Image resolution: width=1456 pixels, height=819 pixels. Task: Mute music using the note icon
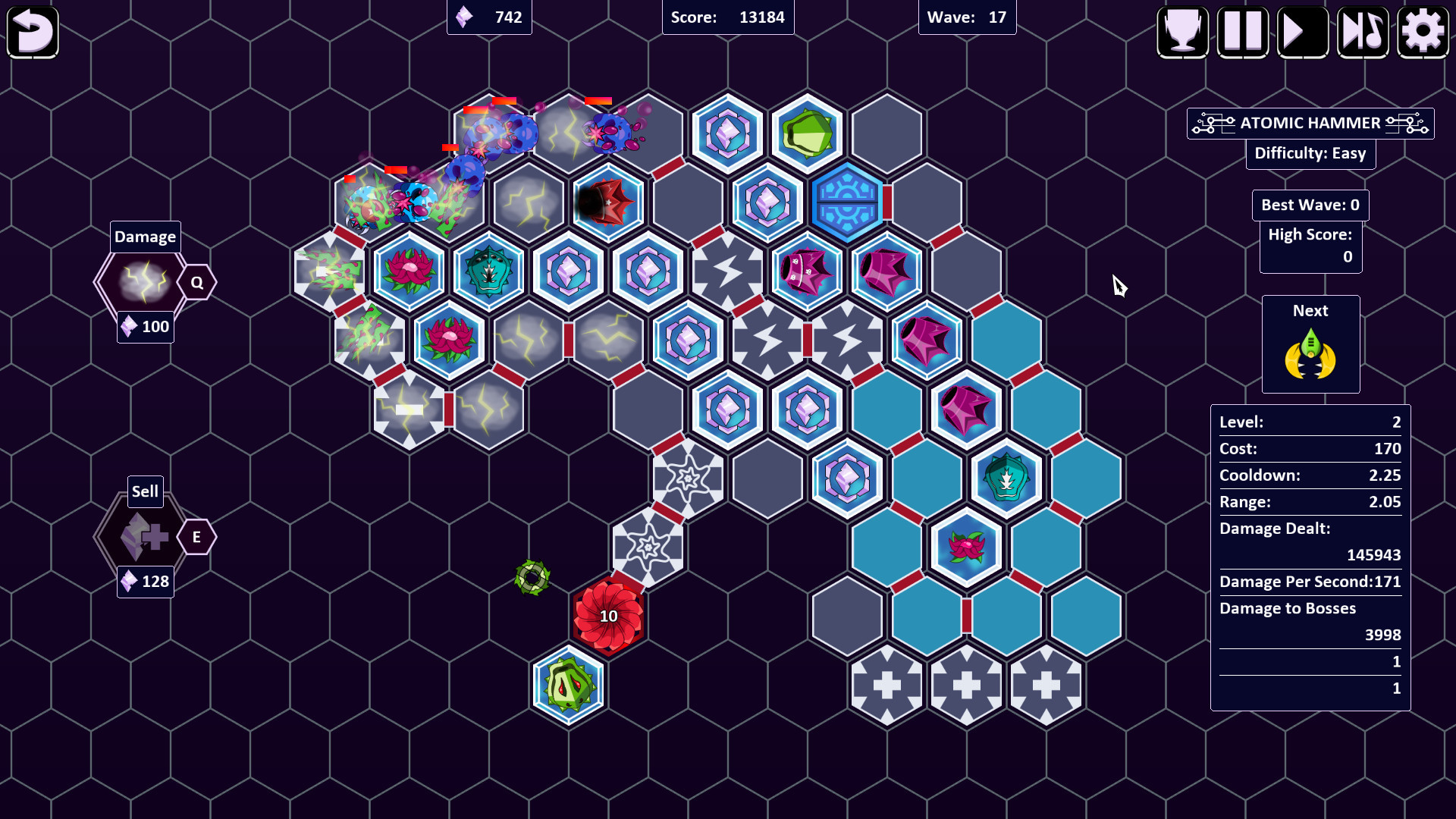click(1362, 32)
